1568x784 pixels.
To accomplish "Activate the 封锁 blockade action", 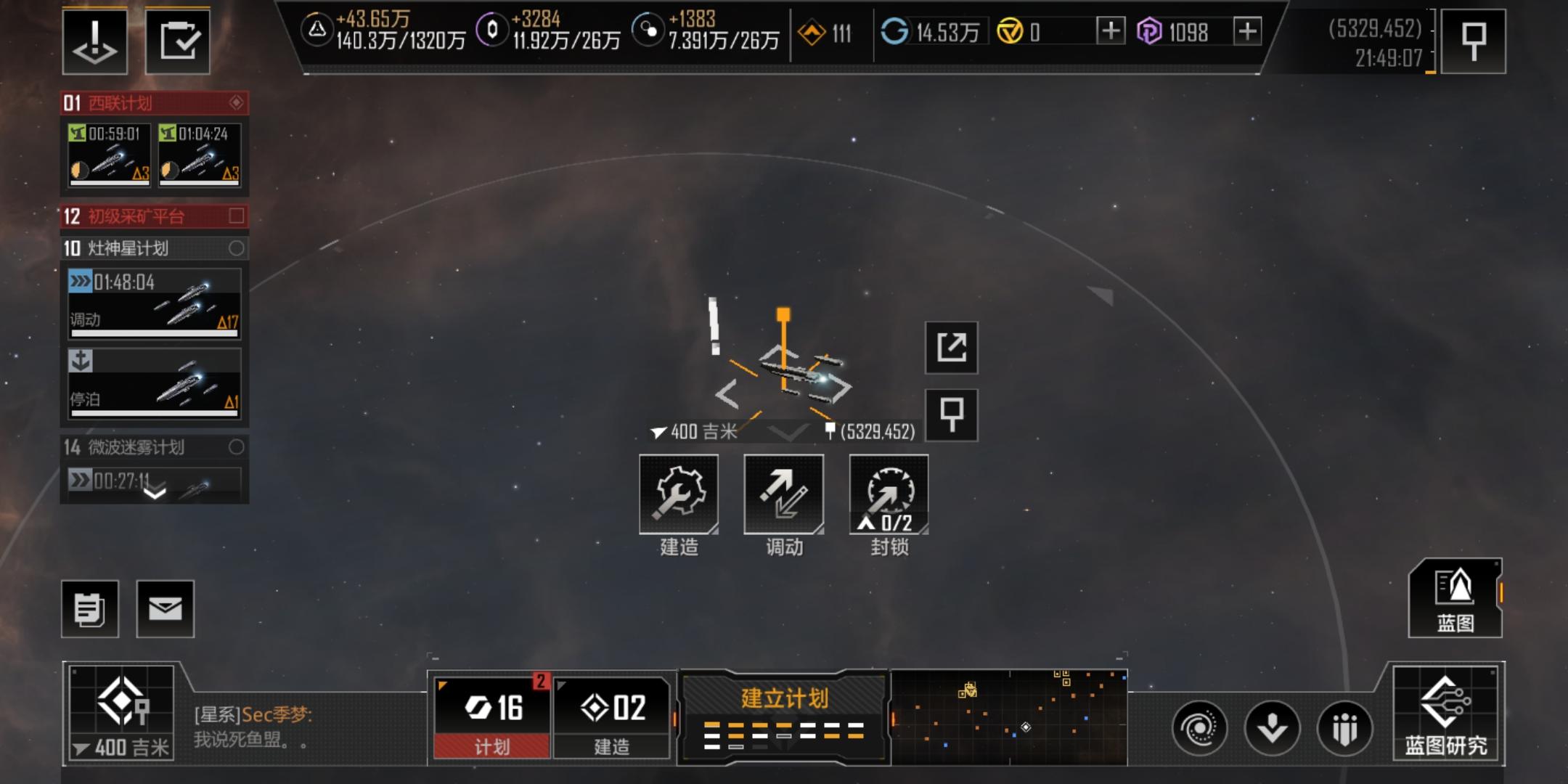I will (x=889, y=495).
